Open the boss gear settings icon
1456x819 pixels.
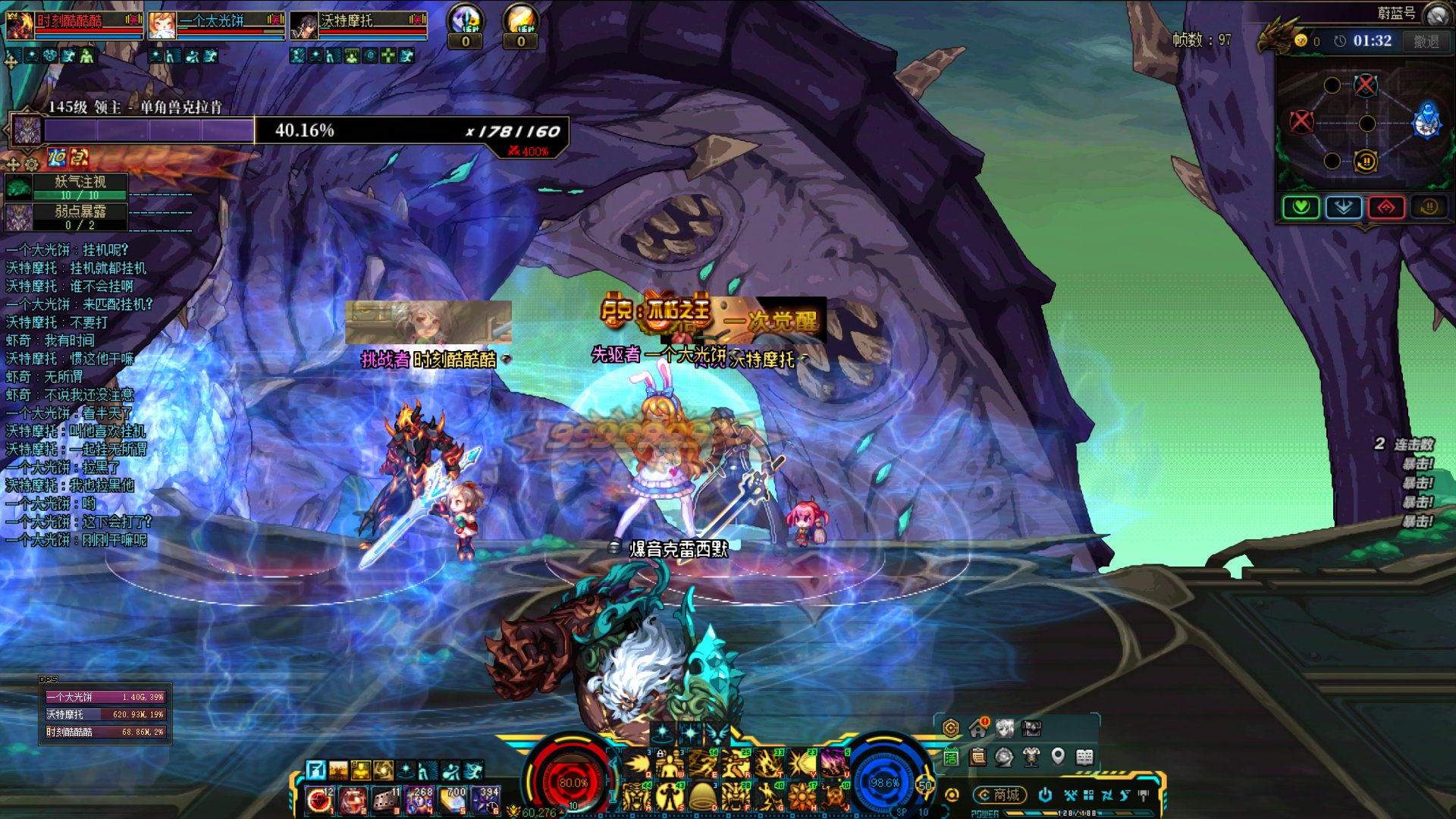tap(32, 164)
